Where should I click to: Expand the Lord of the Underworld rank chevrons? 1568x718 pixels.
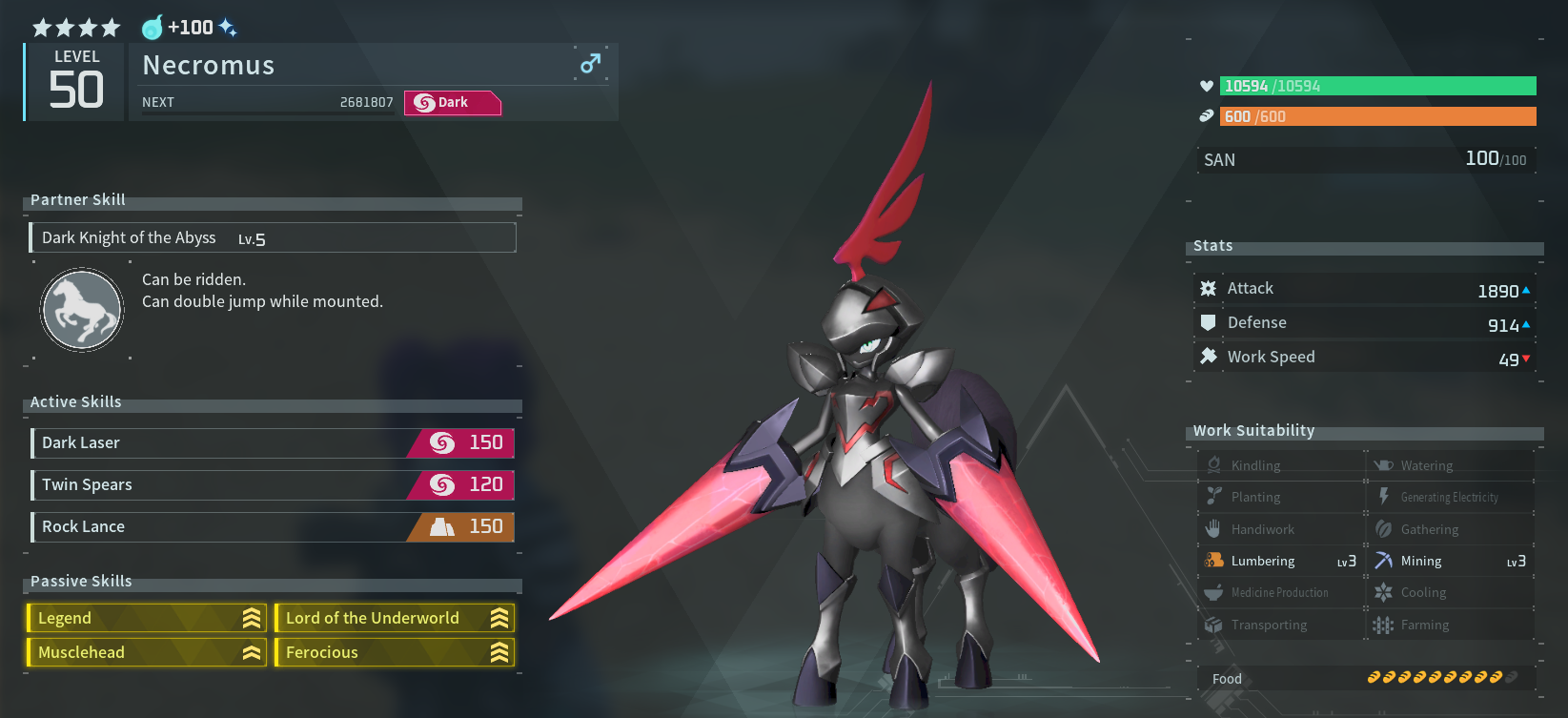tap(499, 618)
